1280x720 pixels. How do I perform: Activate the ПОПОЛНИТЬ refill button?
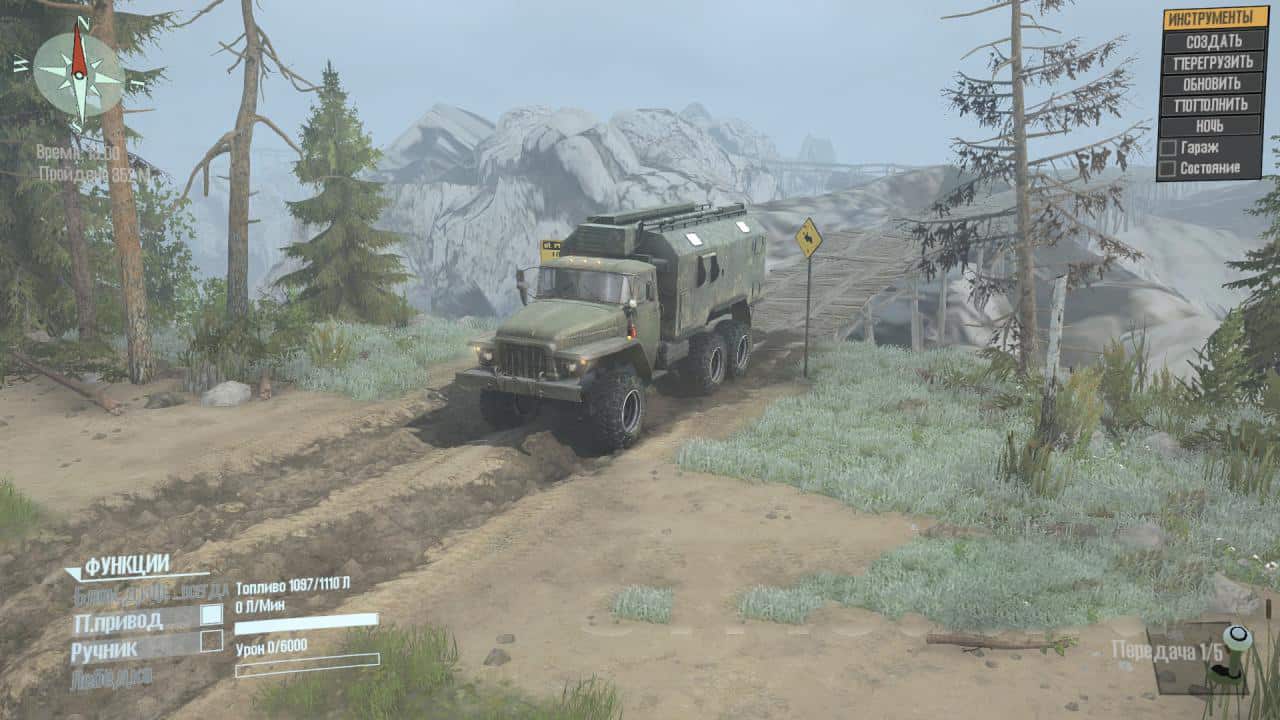[x=1213, y=104]
